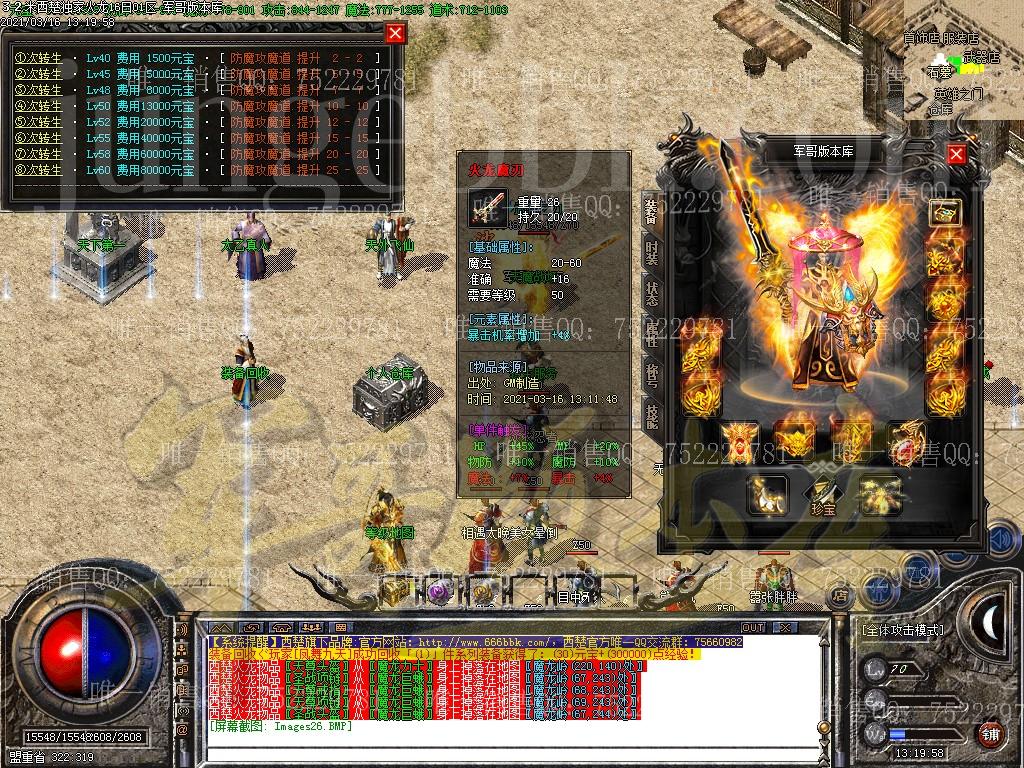Select the ④次转生 Lv50 rebirth option
Image resolution: width=1024 pixels, height=768 pixels.
(x=39, y=106)
